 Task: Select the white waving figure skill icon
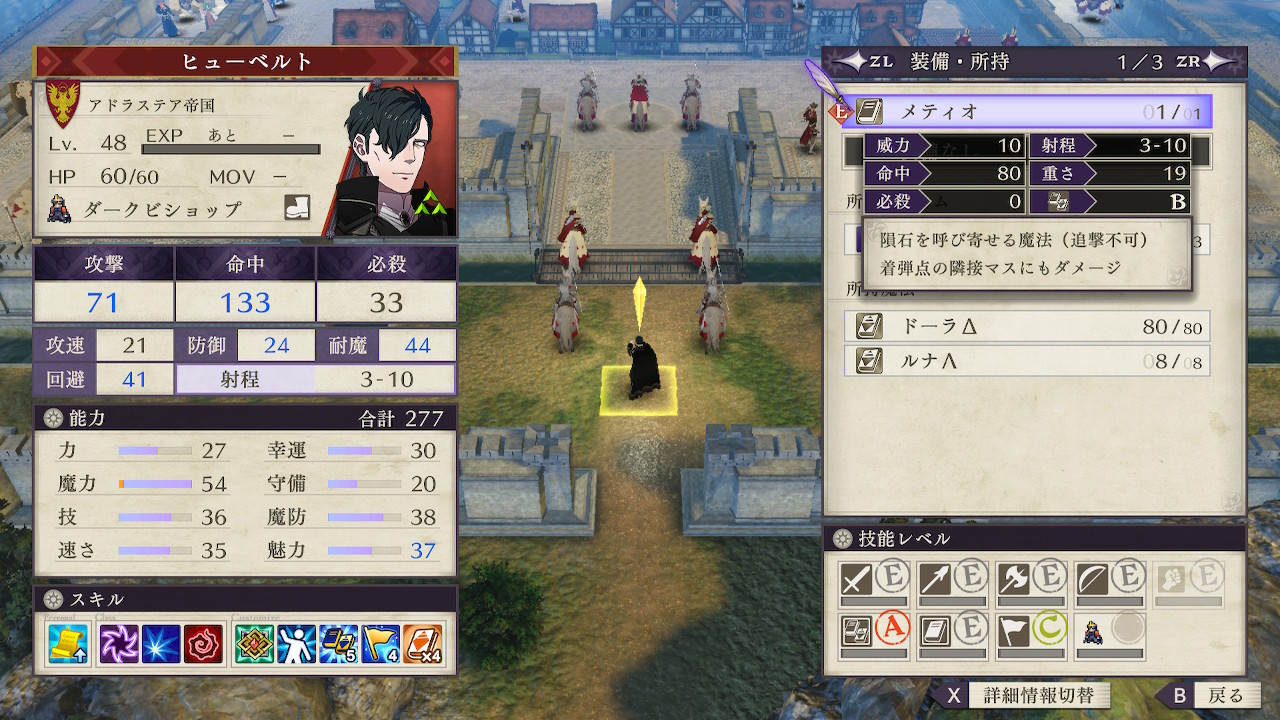296,644
